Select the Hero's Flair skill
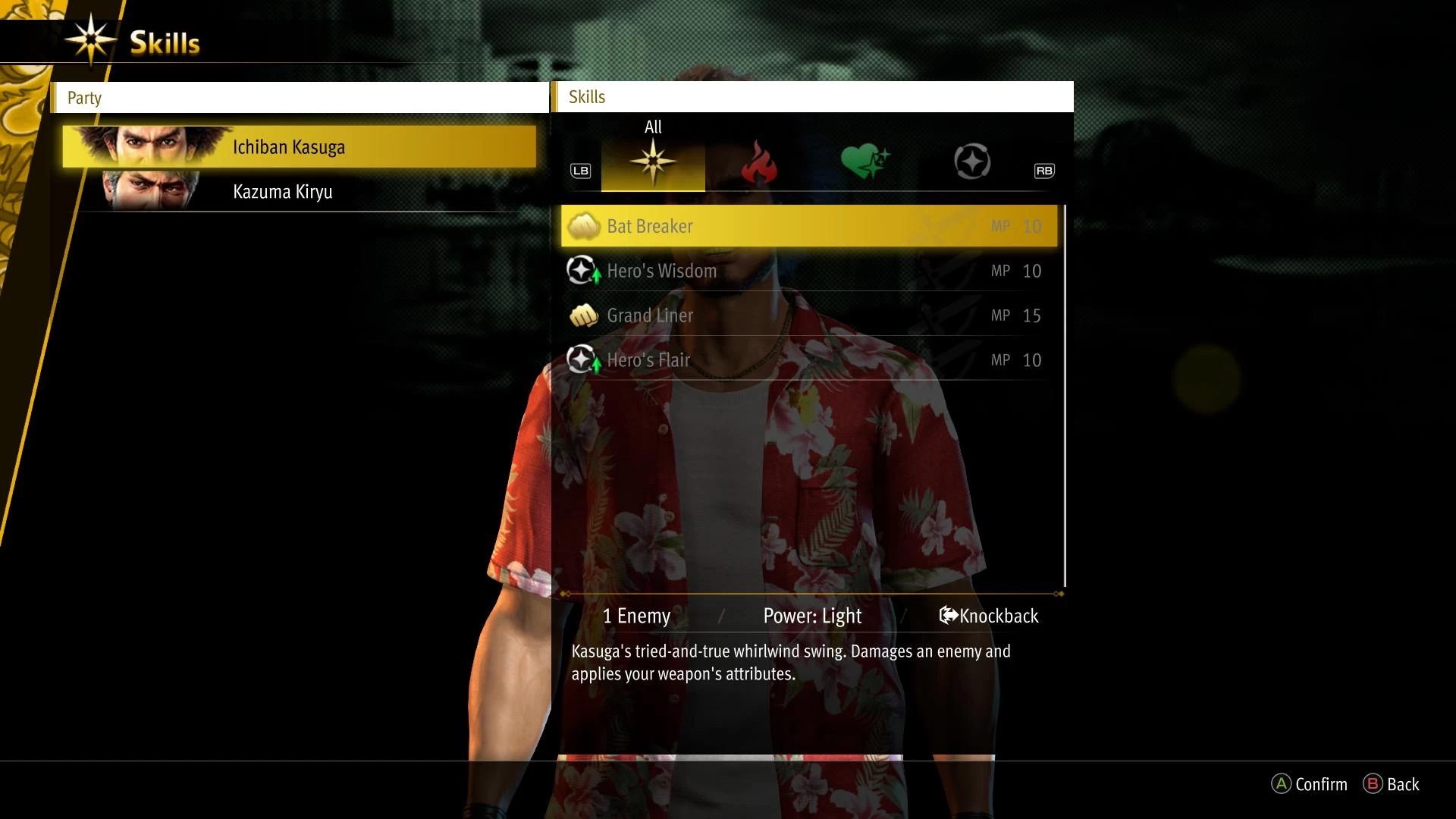Screen dimensions: 1456x819 [x=808, y=360]
